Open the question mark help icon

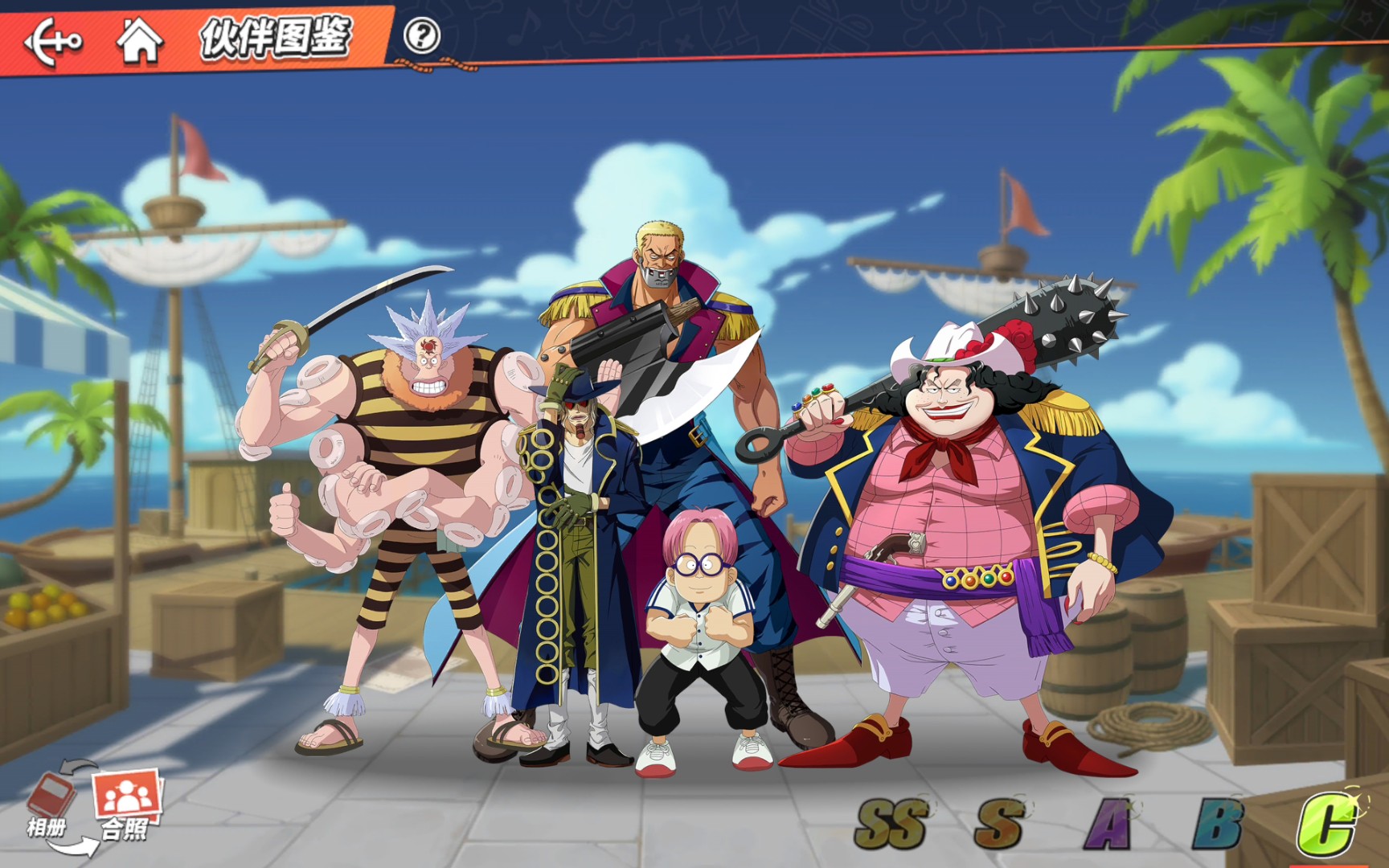pos(421,36)
